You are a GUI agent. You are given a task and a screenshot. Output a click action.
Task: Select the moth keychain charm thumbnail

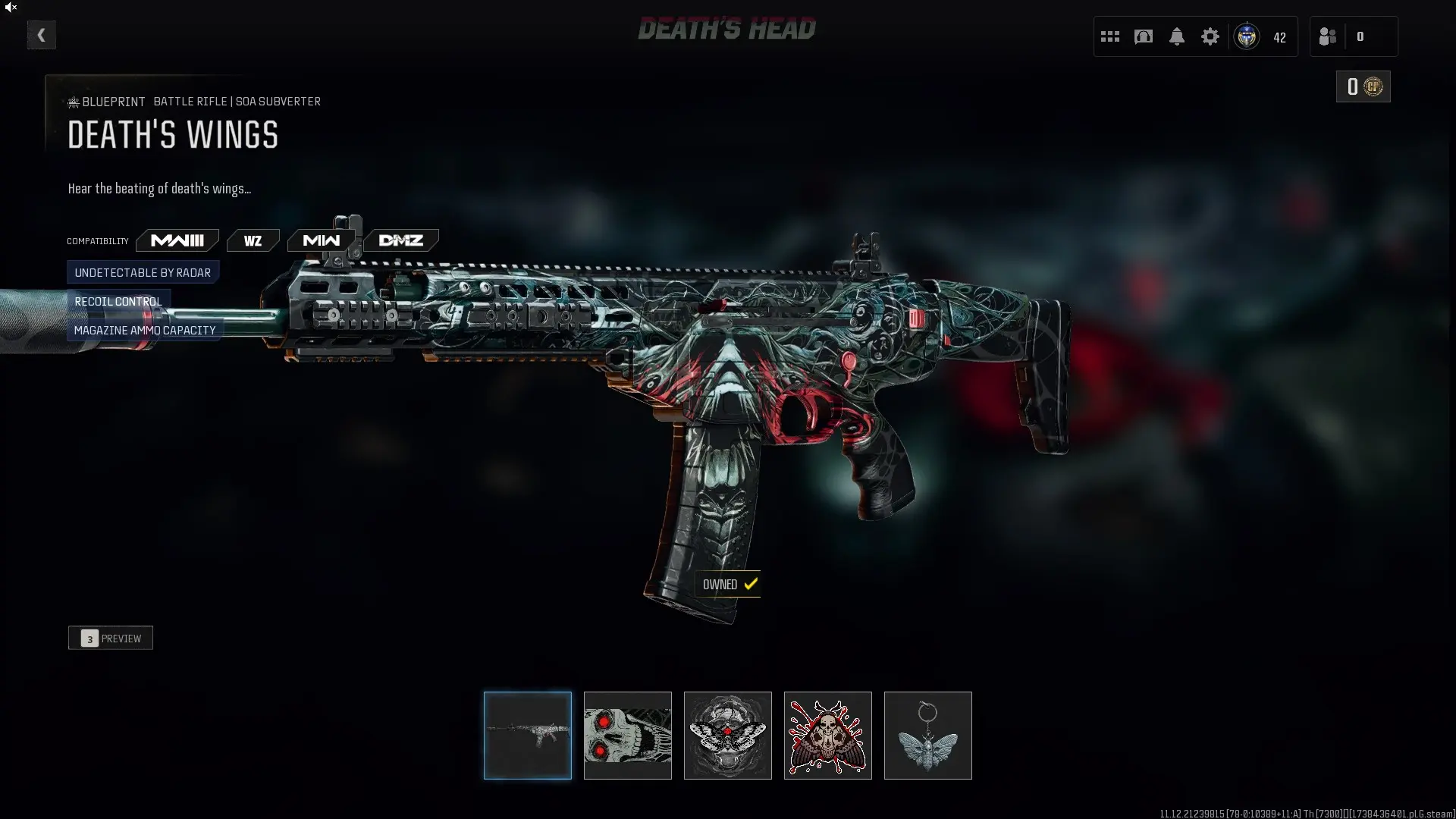[927, 735]
